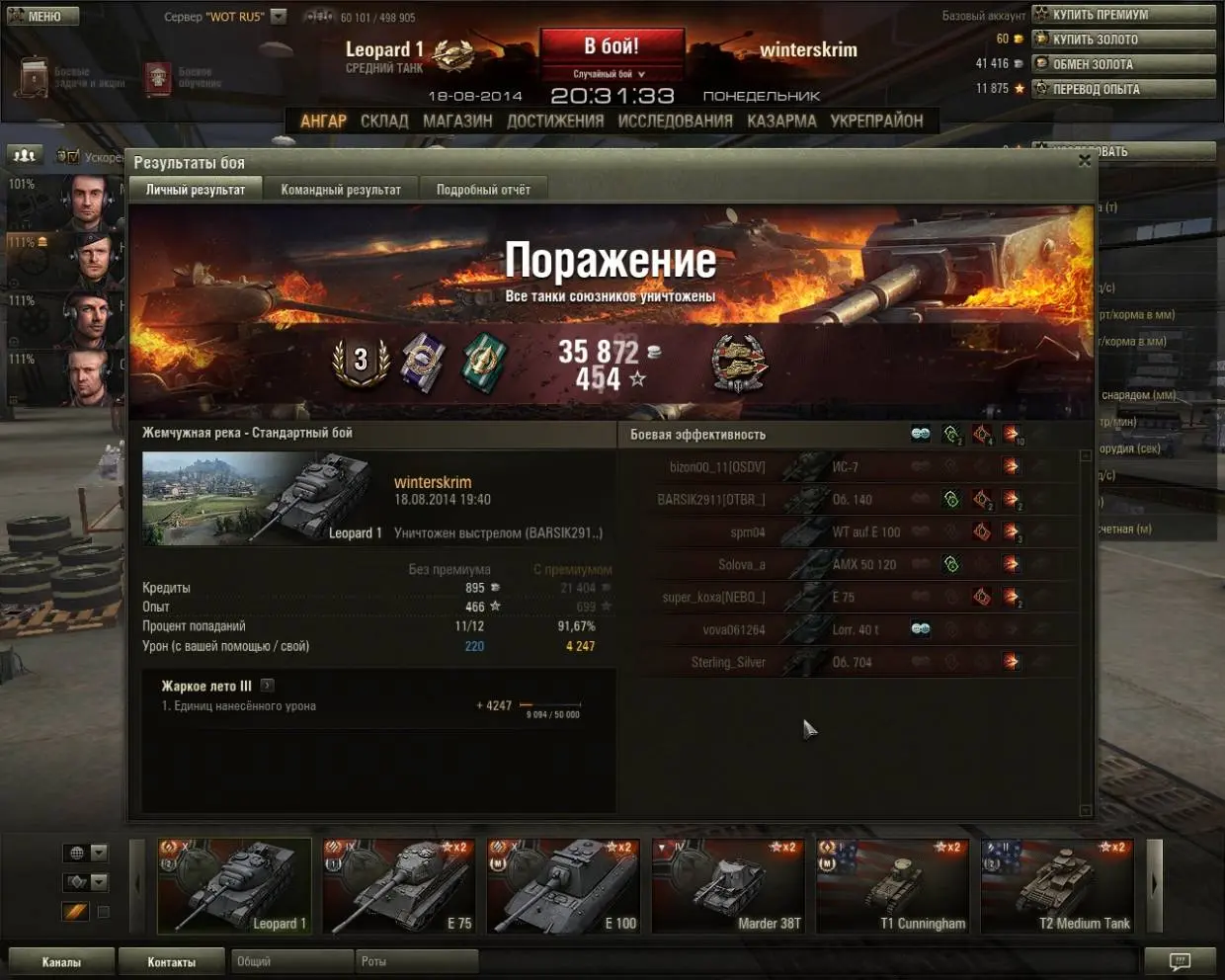Choose the Marder 38T tank
1225x980 pixels.
pyautogui.click(x=728, y=886)
